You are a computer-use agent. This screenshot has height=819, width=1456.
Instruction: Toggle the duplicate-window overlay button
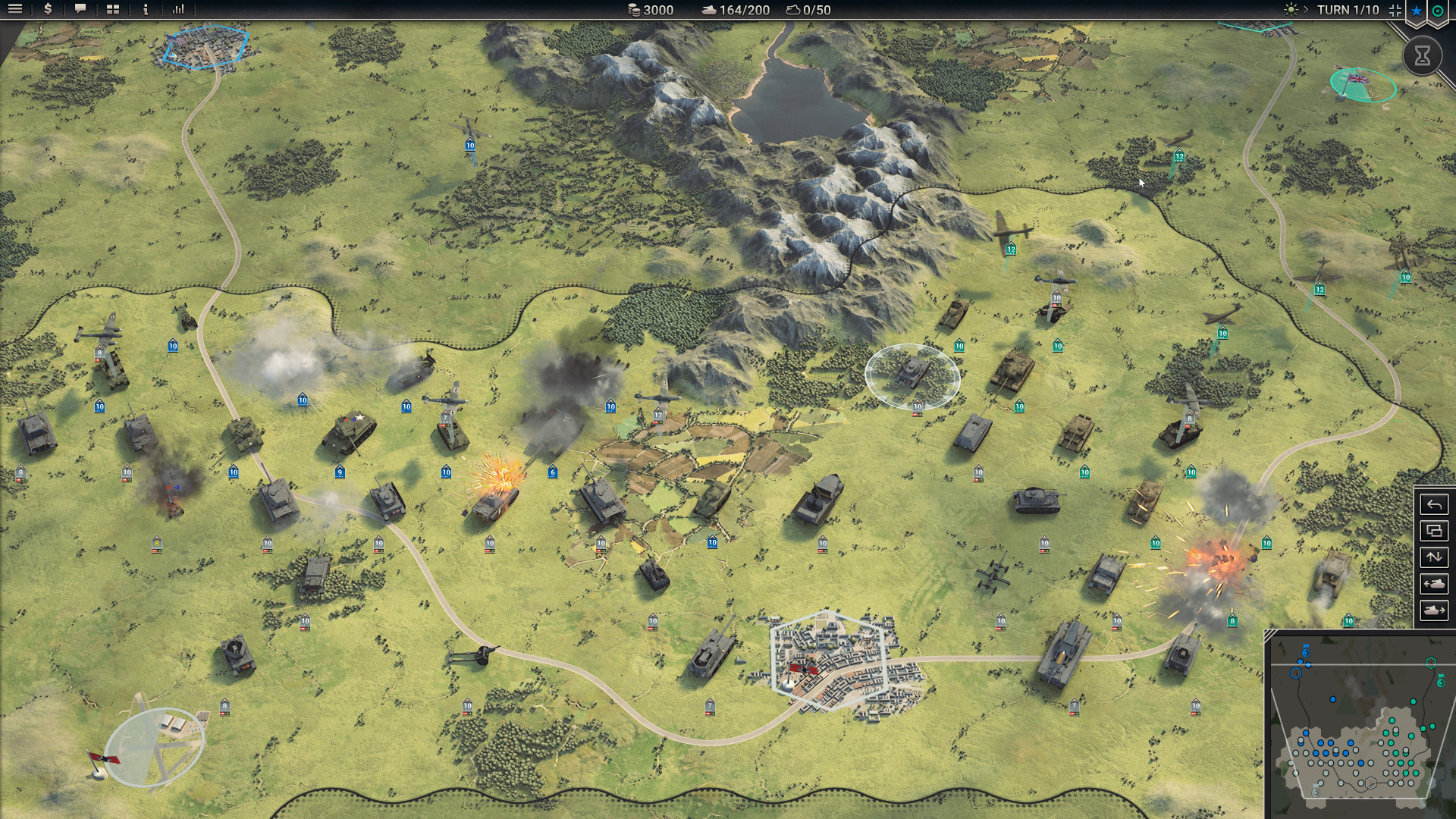1433,532
